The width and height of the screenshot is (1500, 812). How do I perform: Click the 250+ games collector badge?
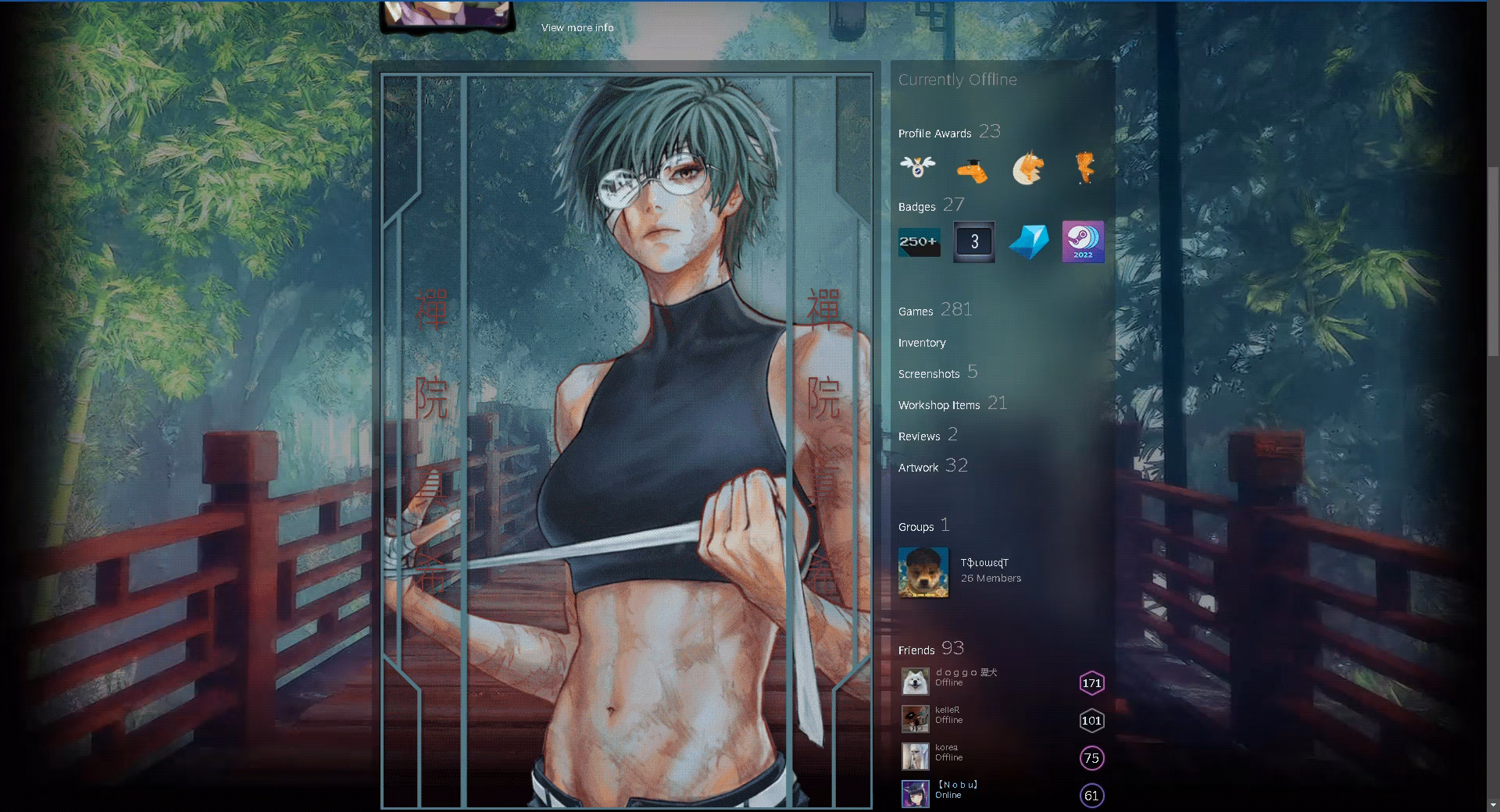[919, 242]
